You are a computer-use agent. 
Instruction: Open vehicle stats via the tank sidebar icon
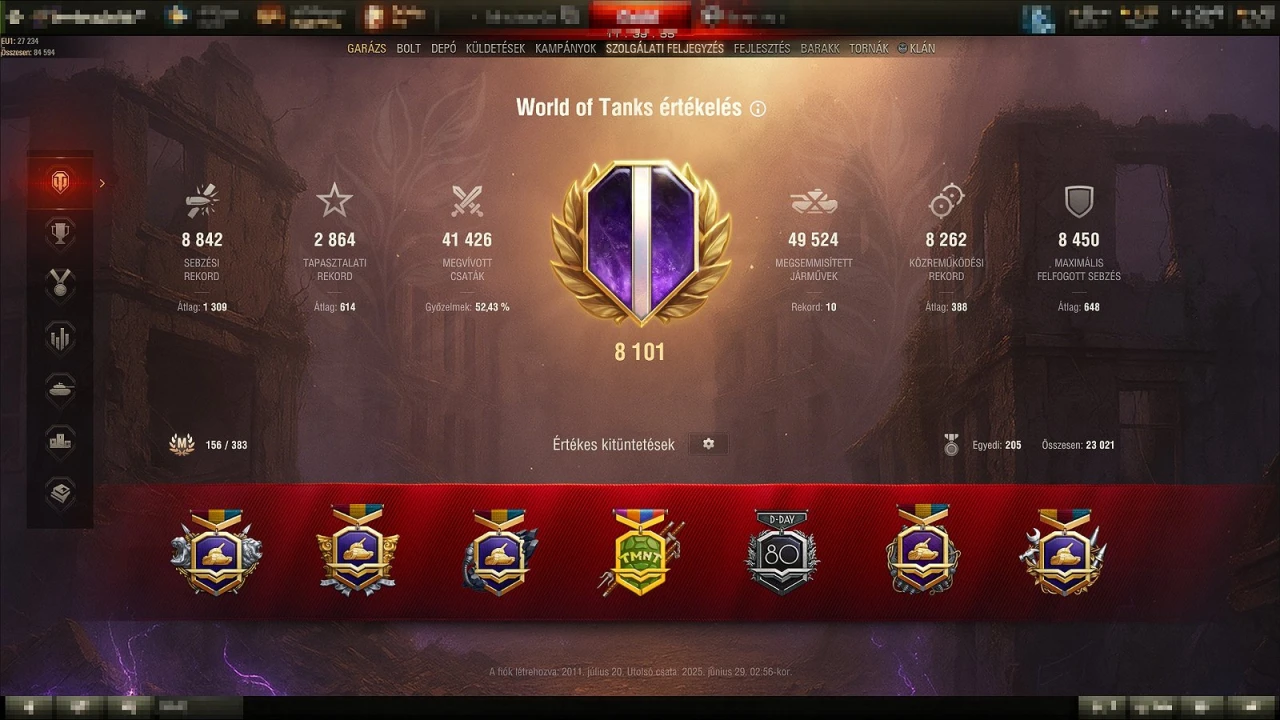click(x=60, y=390)
